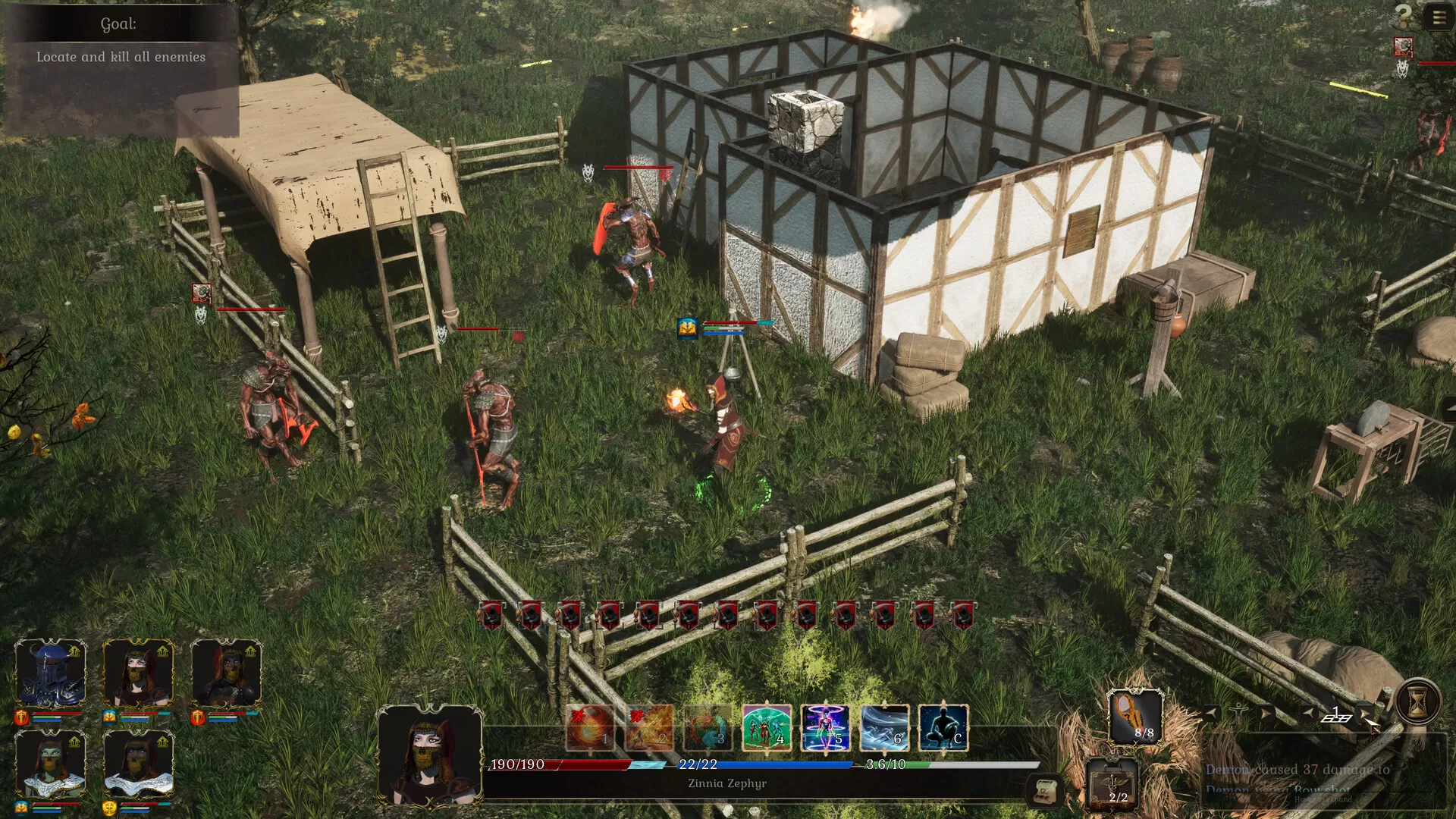Screen dimensions: 1456x819
Task: Select the blue horned helmet party portrait
Action: (x=51, y=673)
